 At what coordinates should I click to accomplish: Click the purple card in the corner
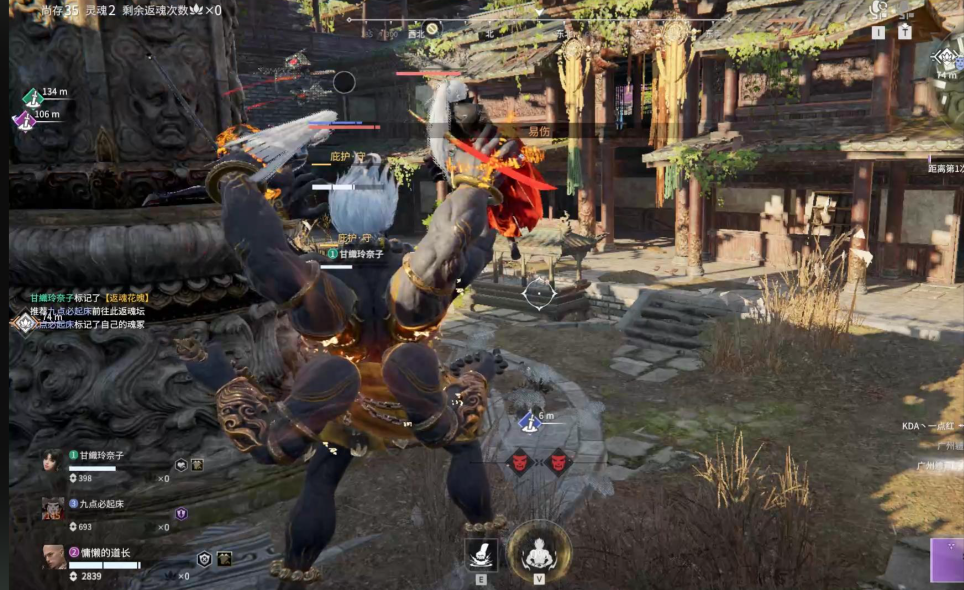946,559
